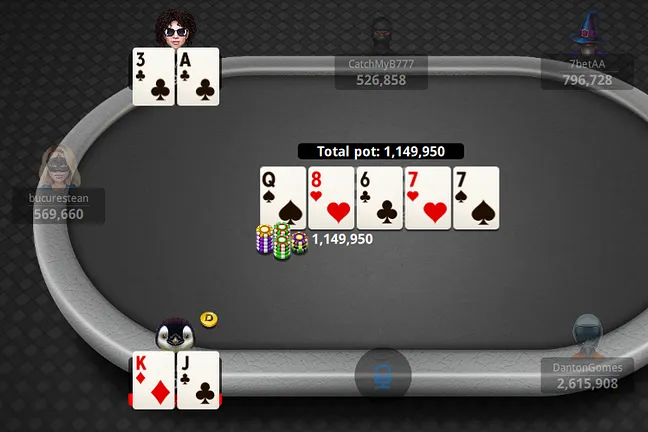Select the Jack of clubs hole card

click(198, 379)
